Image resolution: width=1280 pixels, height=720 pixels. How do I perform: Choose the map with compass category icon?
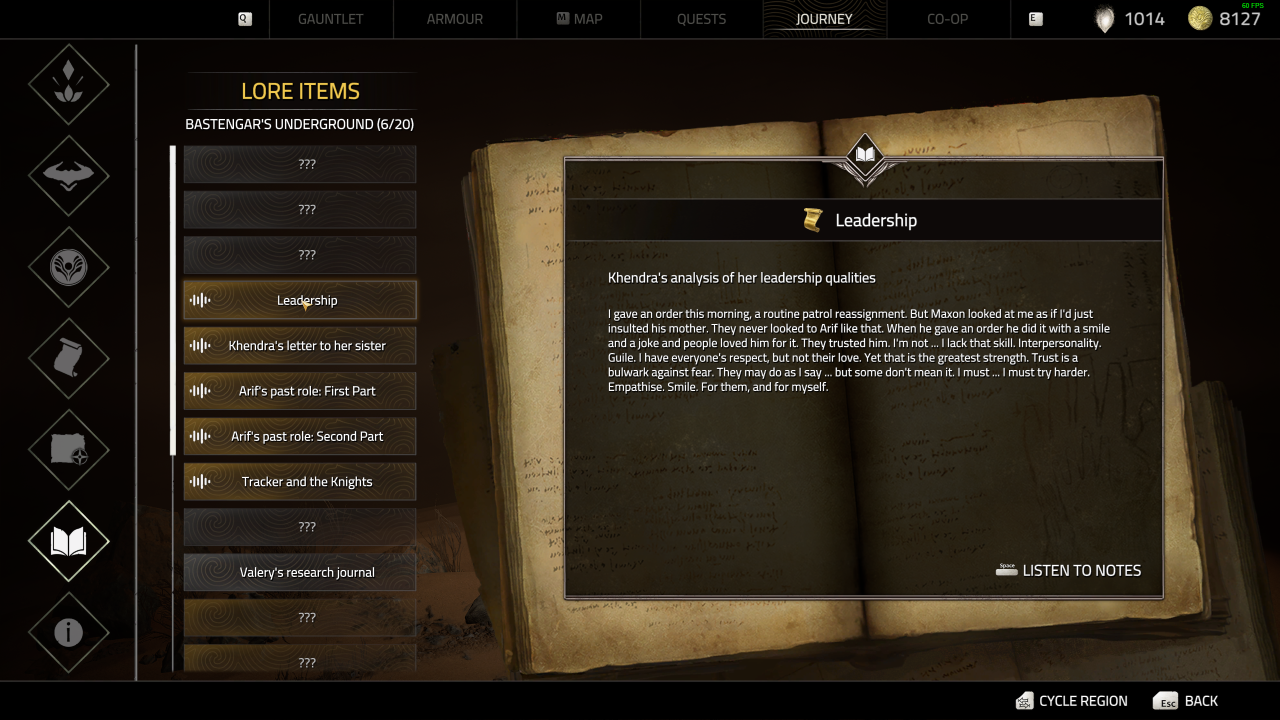point(69,450)
